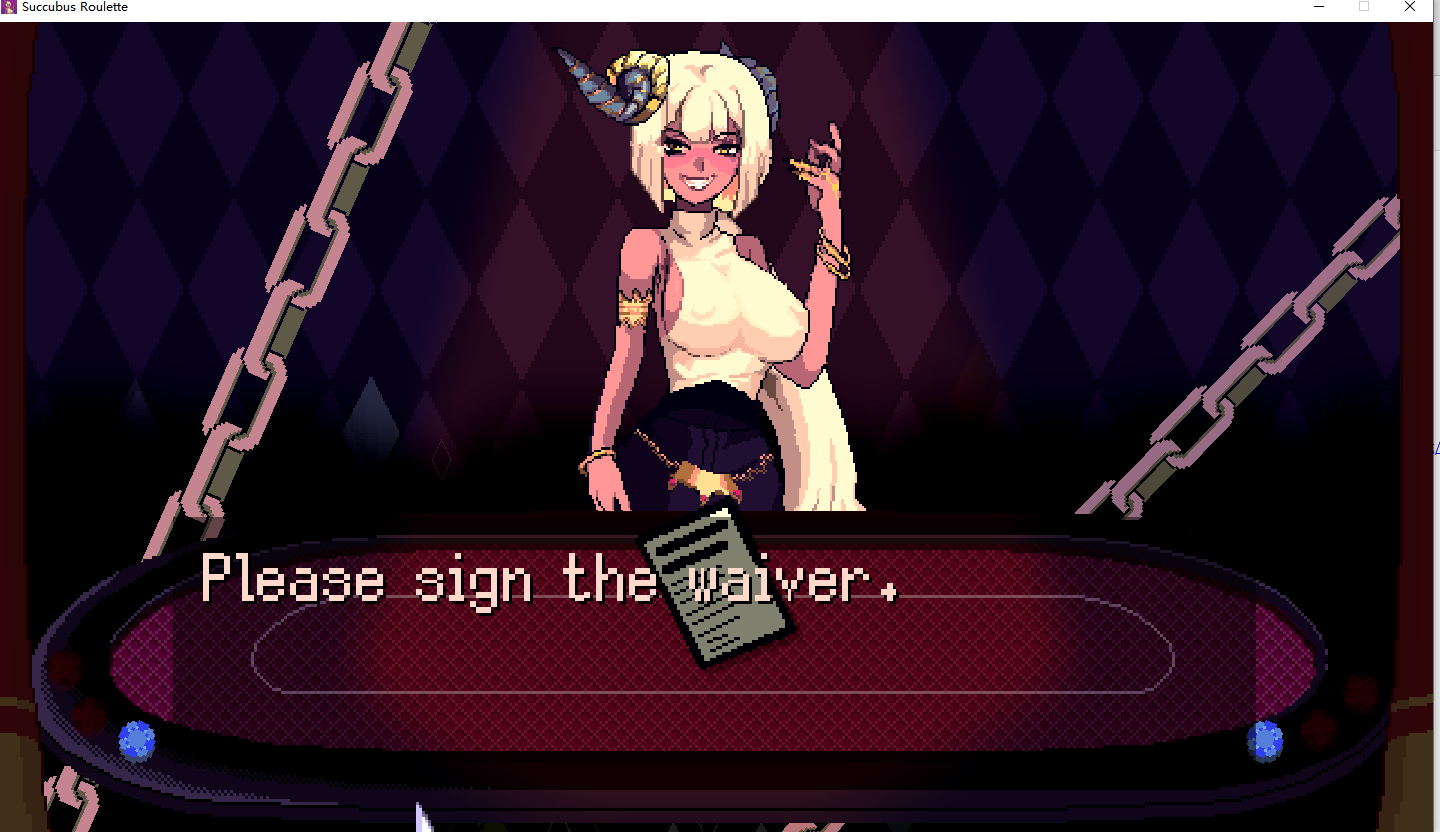The width and height of the screenshot is (1440, 832).
Task: Click the blue gem chip on the right
Action: point(1265,740)
